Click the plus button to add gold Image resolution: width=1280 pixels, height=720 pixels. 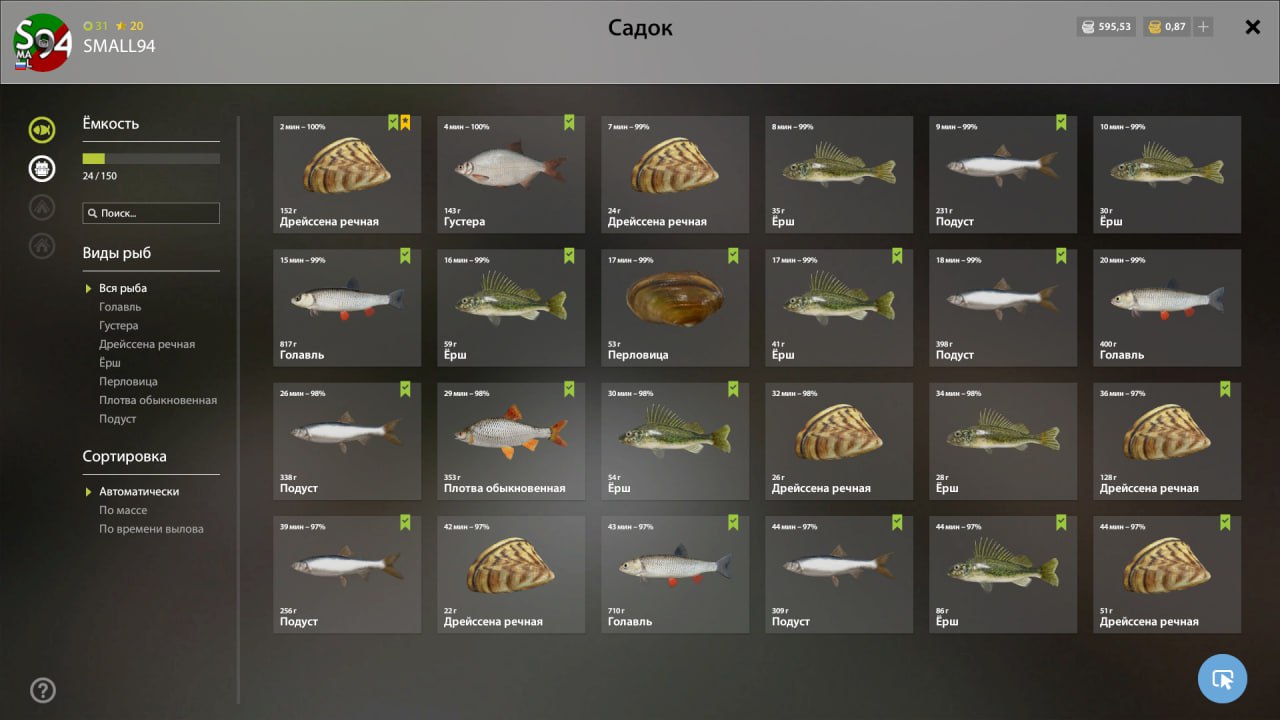point(1203,27)
